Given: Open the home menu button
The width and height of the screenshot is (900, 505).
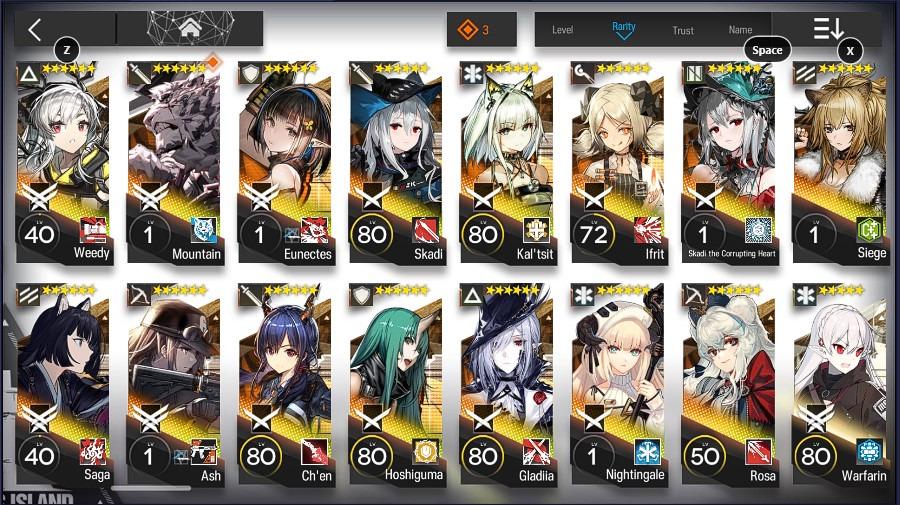Looking at the screenshot, I should pos(190,29).
